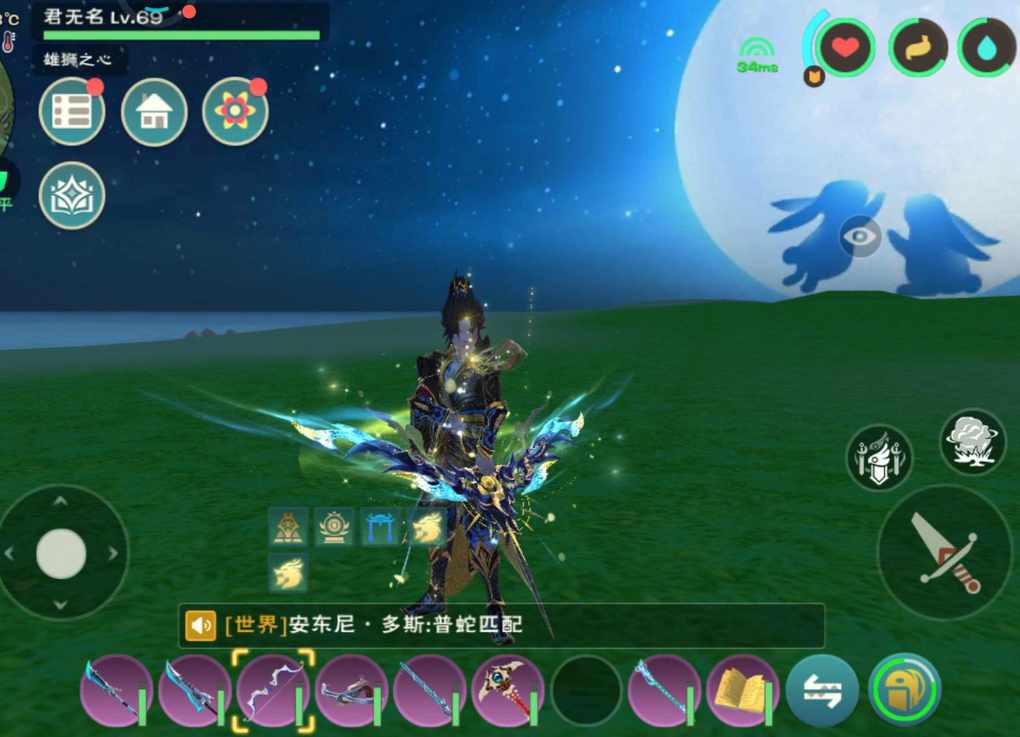Viewport: 1020px width, 737px height.
Task: Toggle the eye visibility button
Action: [x=860, y=237]
